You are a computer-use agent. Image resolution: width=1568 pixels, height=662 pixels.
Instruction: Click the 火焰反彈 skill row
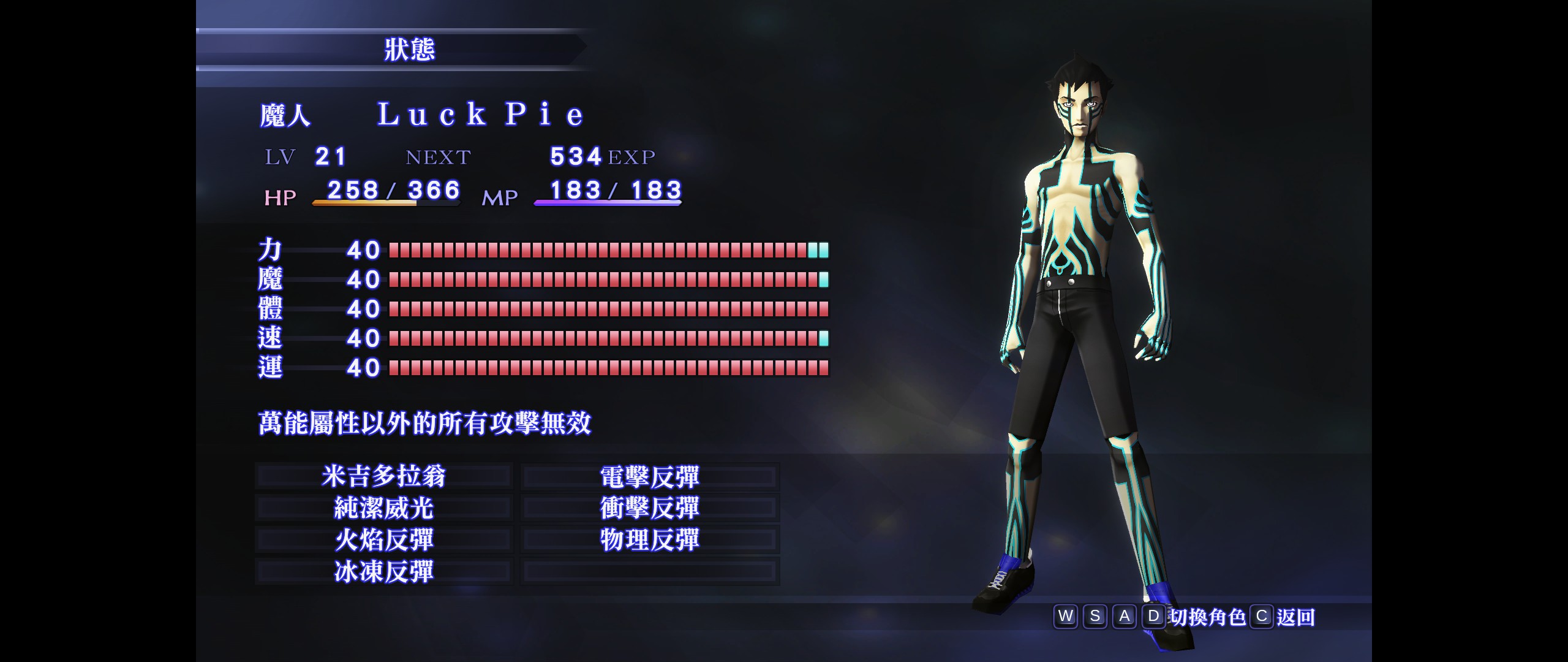tap(384, 540)
